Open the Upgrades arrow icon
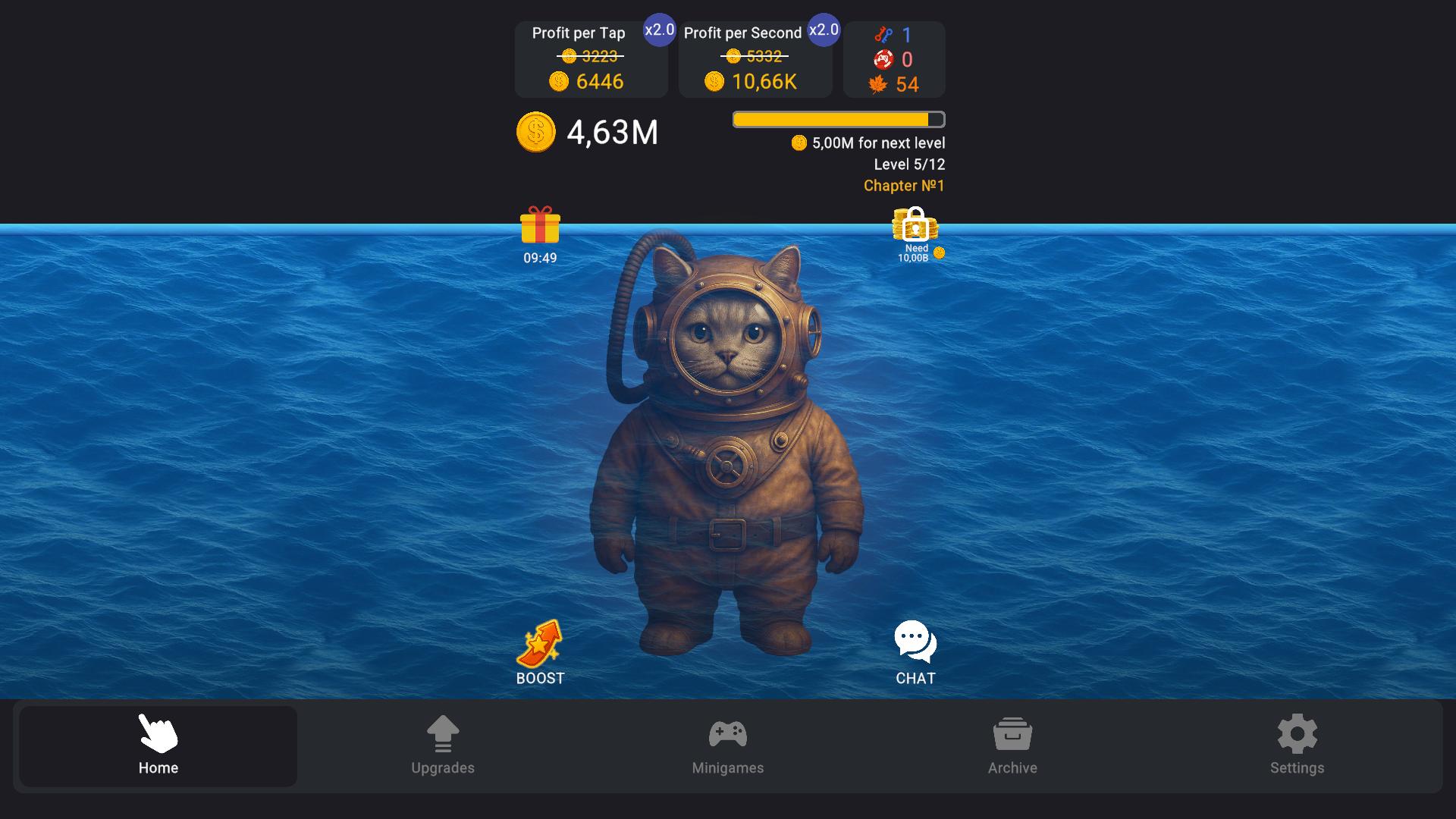The width and height of the screenshot is (1456, 819). click(443, 734)
